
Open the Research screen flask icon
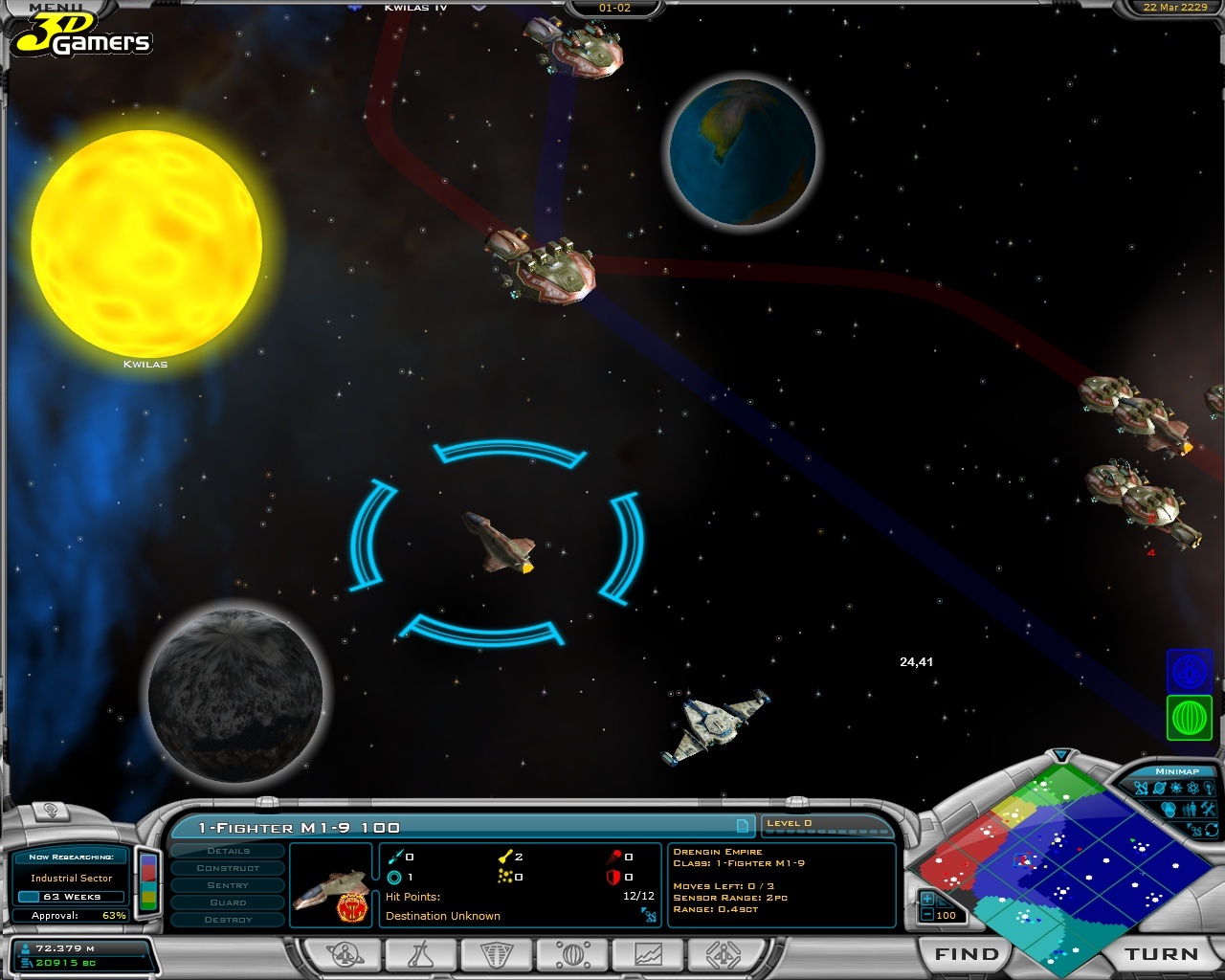pyautogui.click(x=421, y=954)
